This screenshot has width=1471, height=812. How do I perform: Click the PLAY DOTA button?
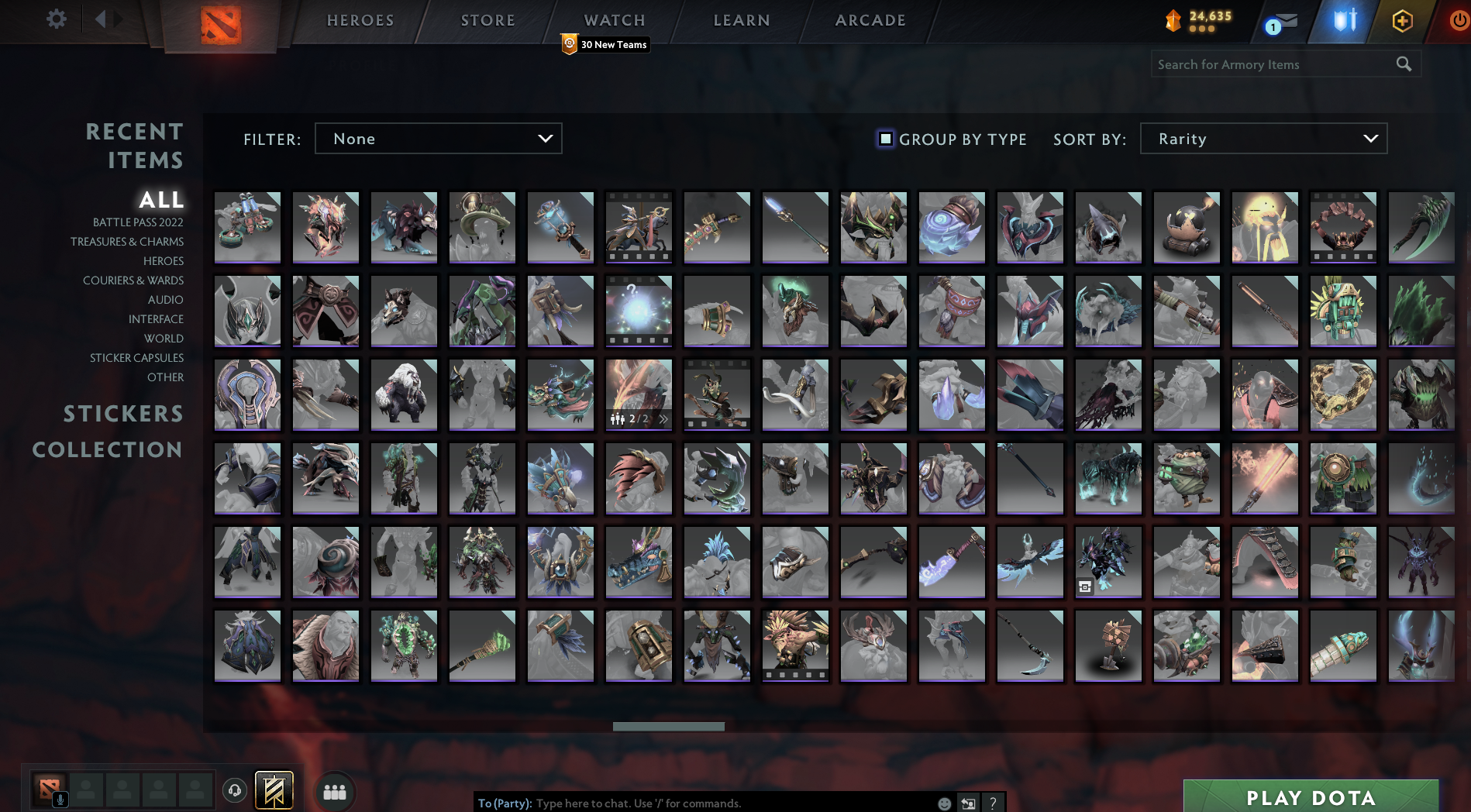(x=1311, y=797)
